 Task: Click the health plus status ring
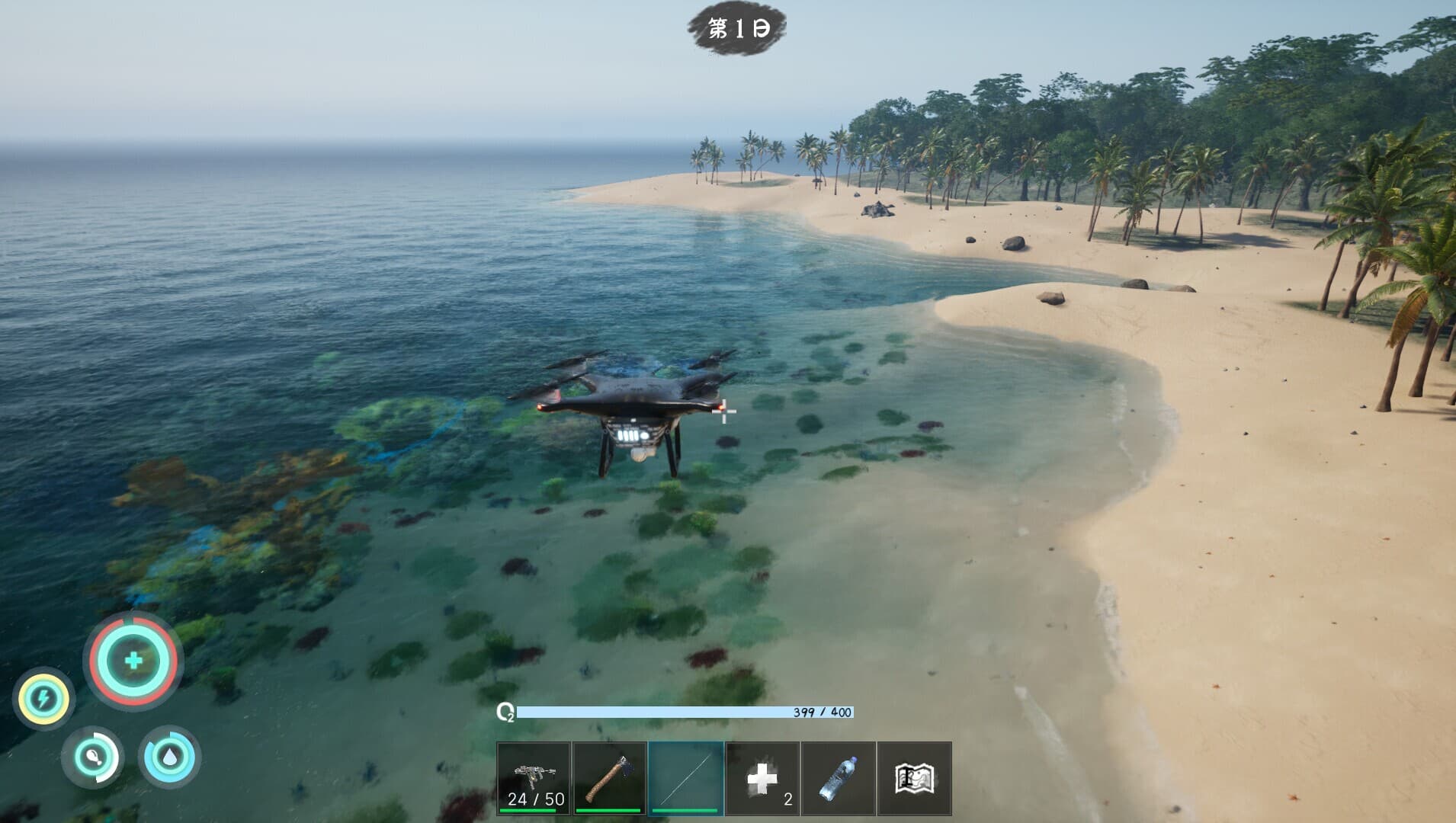pos(133,661)
